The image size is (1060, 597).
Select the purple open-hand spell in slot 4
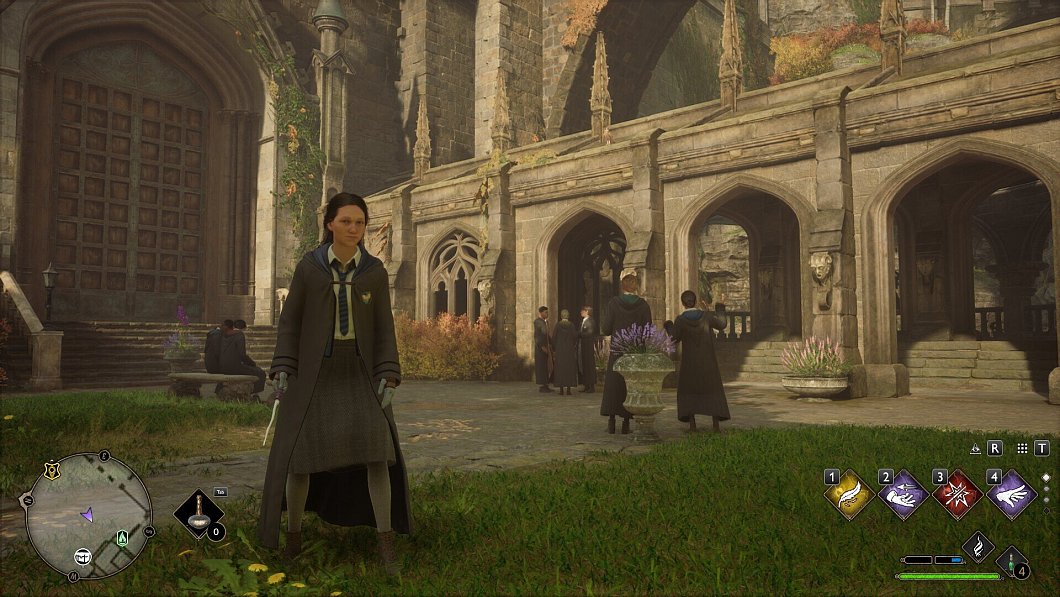point(1011,495)
